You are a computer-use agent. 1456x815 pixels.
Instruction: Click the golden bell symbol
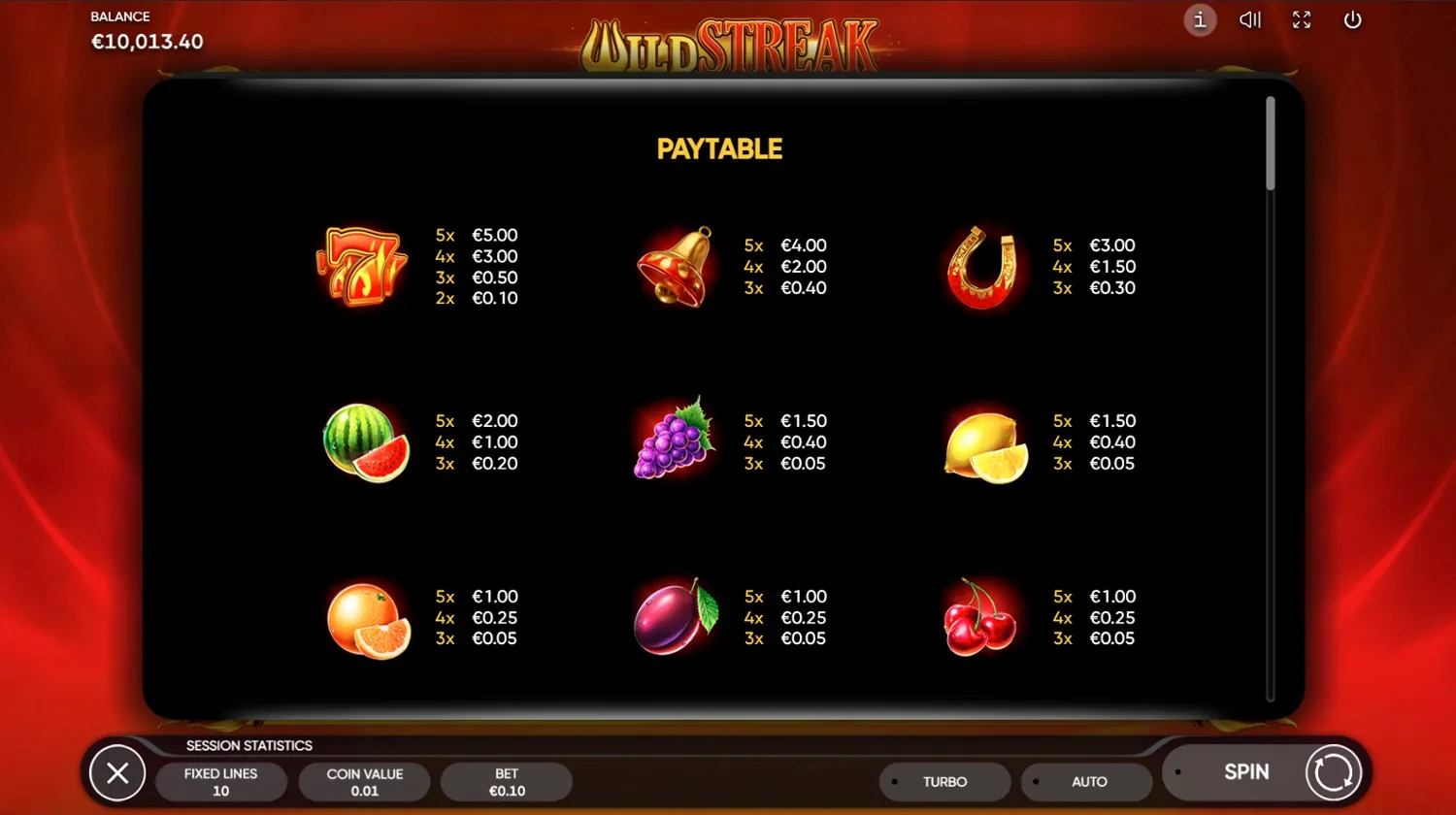[675, 267]
